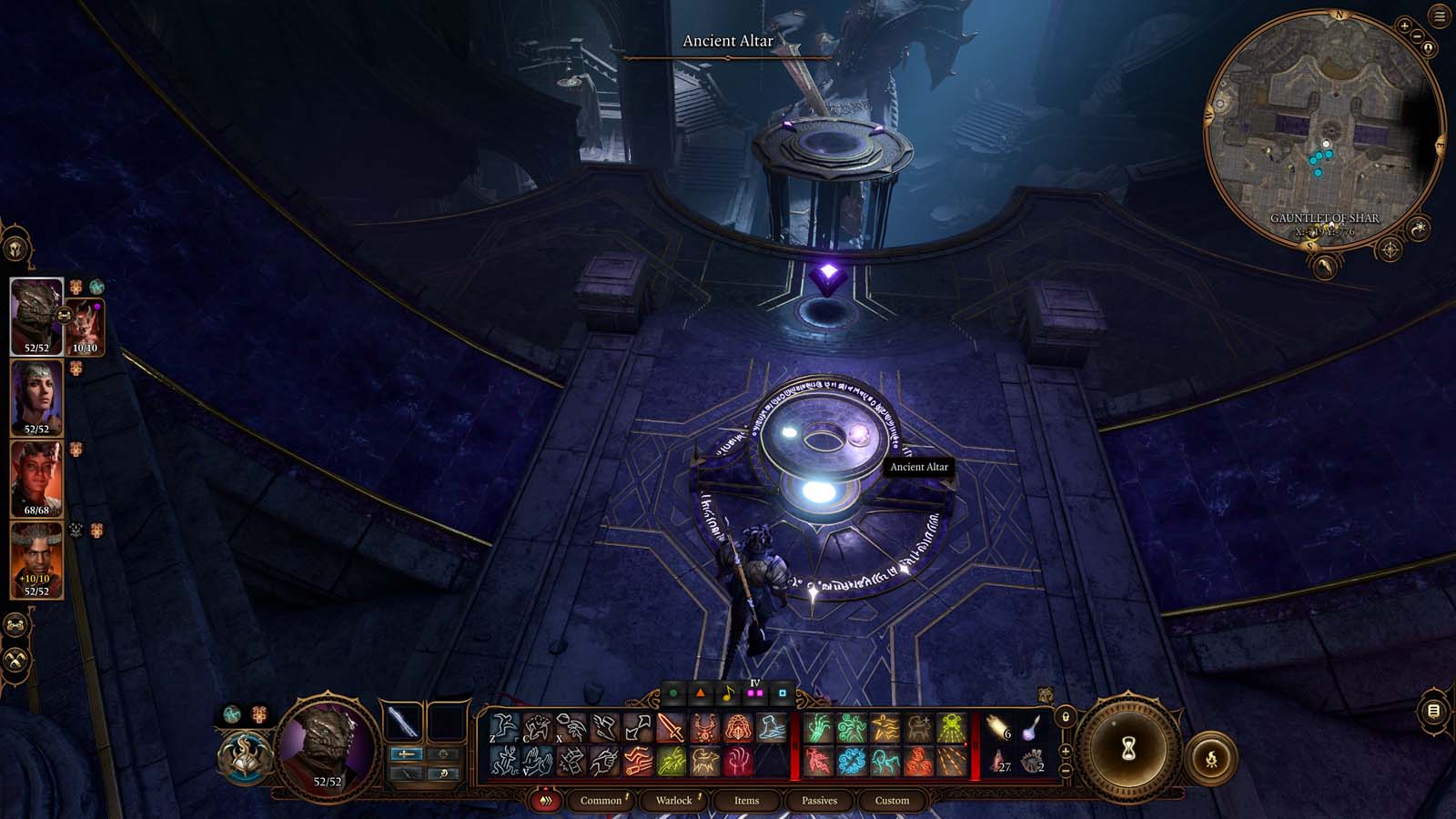The image size is (1456, 819).
Task: Open the Passives tab
Action: click(x=821, y=800)
